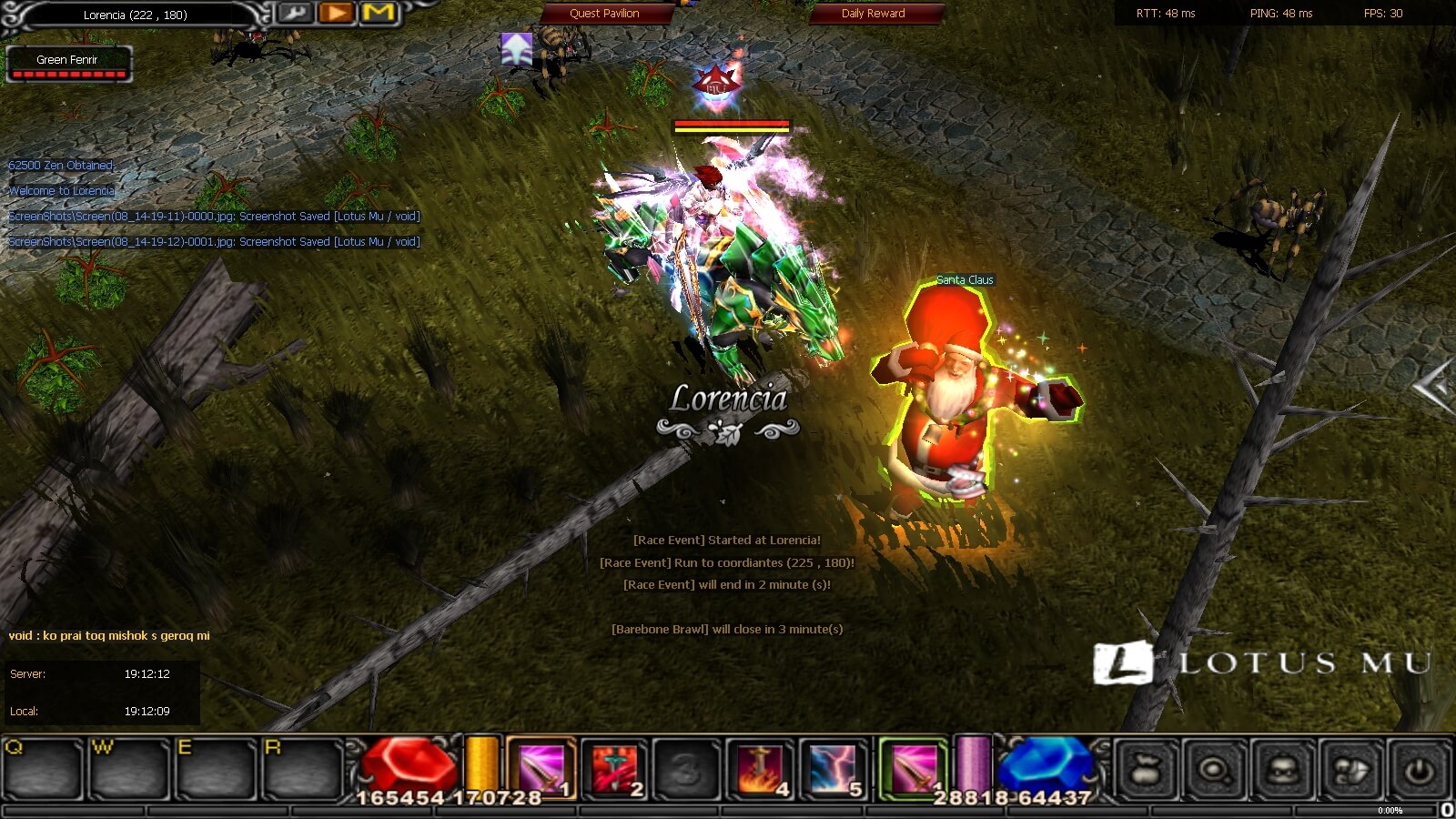This screenshot has height=819, width=1456.
Task: Cast the lightning skill in slot 5
Action: click(834, 769)
